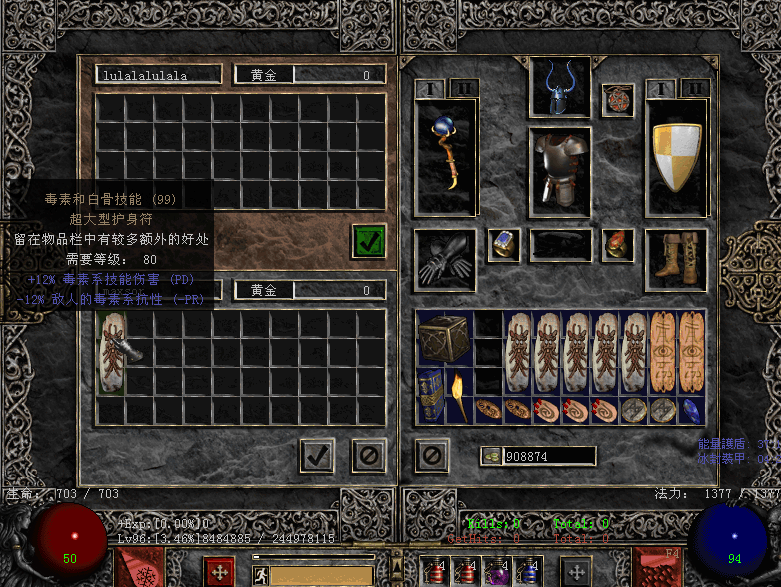Screen dimensions: 781x587
Task: Select the blue gem ring
Action: pos(504,245)
